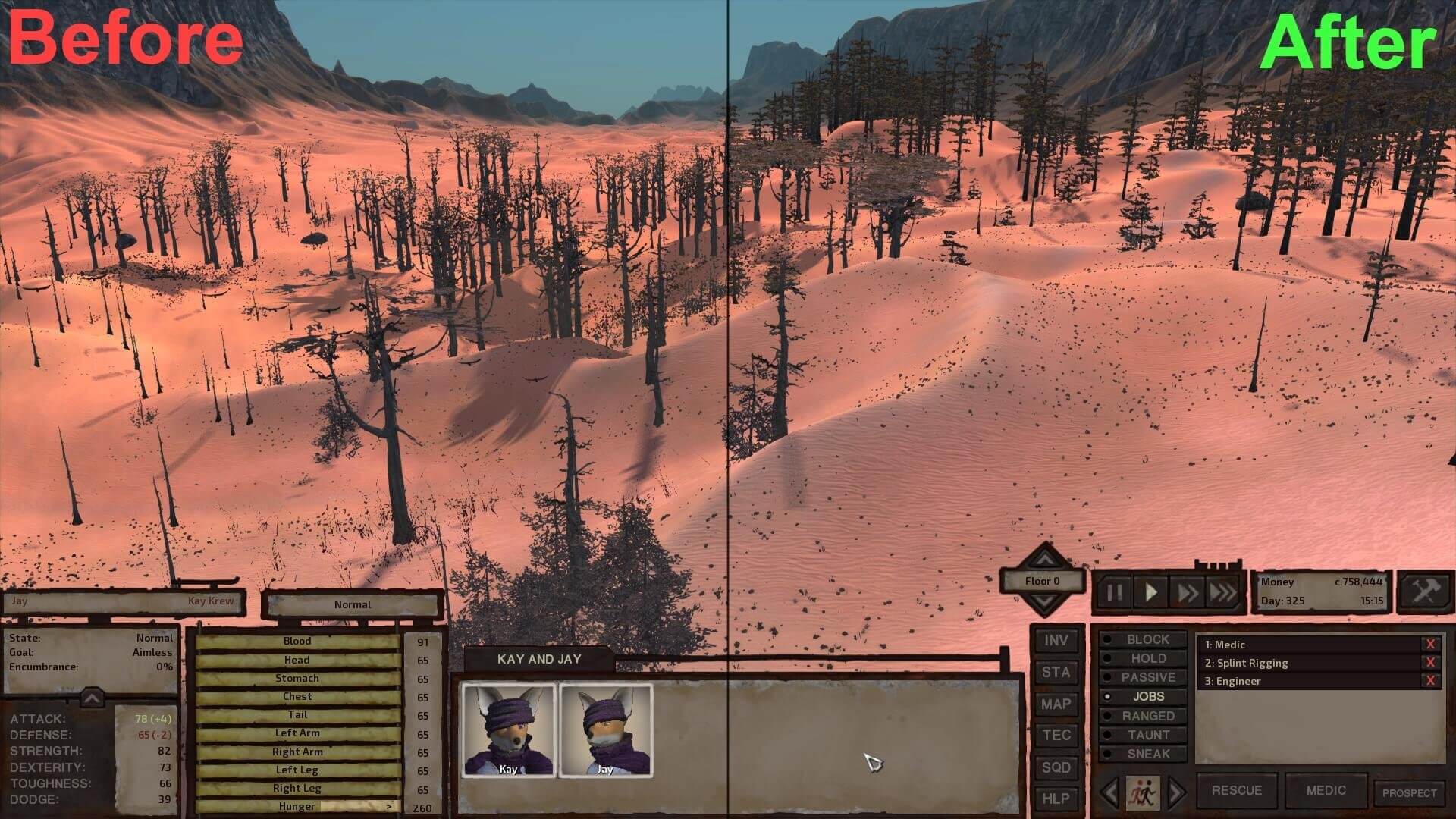The width and height of the screenshot is (1456, 819).
Task: Open the HLP help panel
Action: [x=1056, y=799]
